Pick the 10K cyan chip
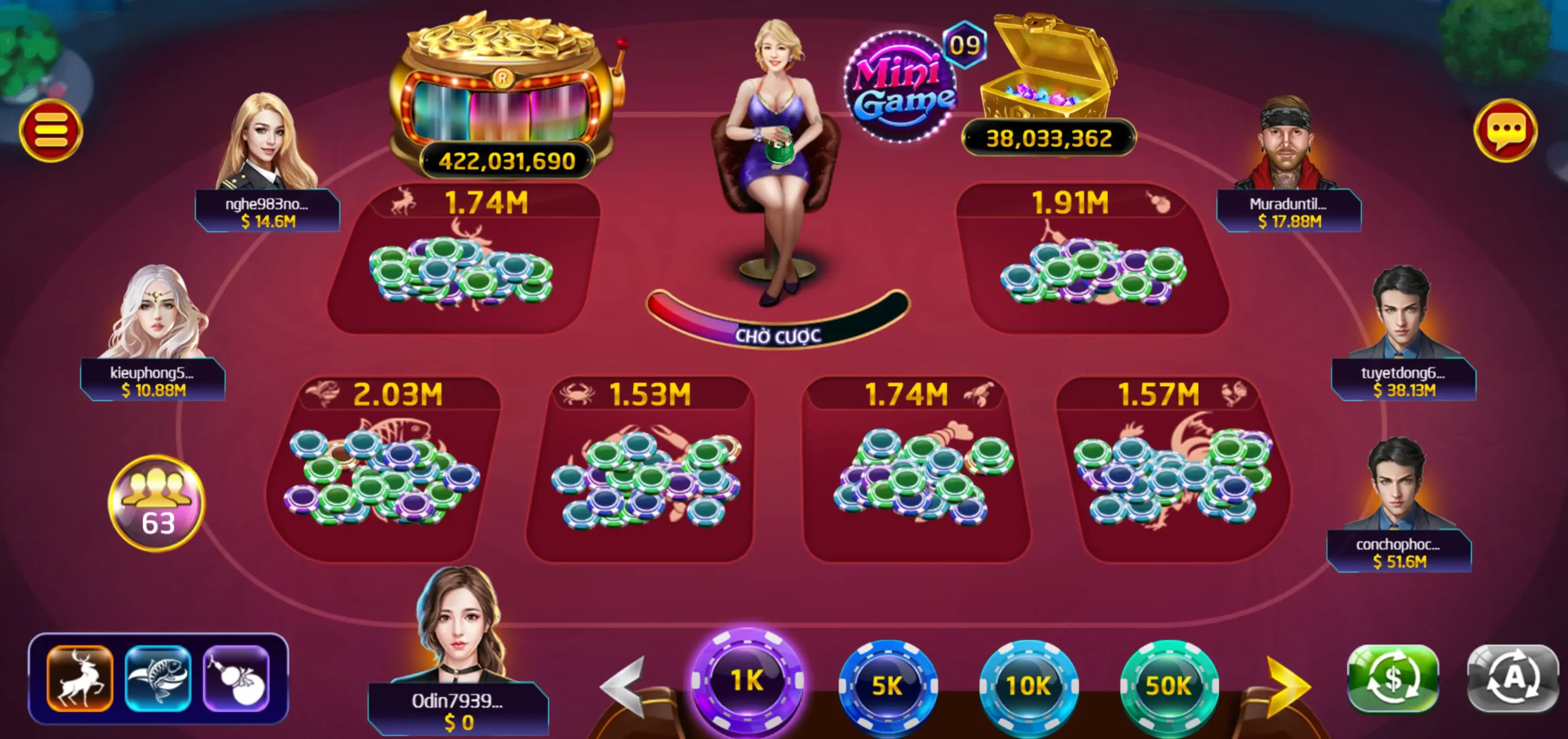Viewport: 1568px width, 739px height. (x=1028, y=686)
